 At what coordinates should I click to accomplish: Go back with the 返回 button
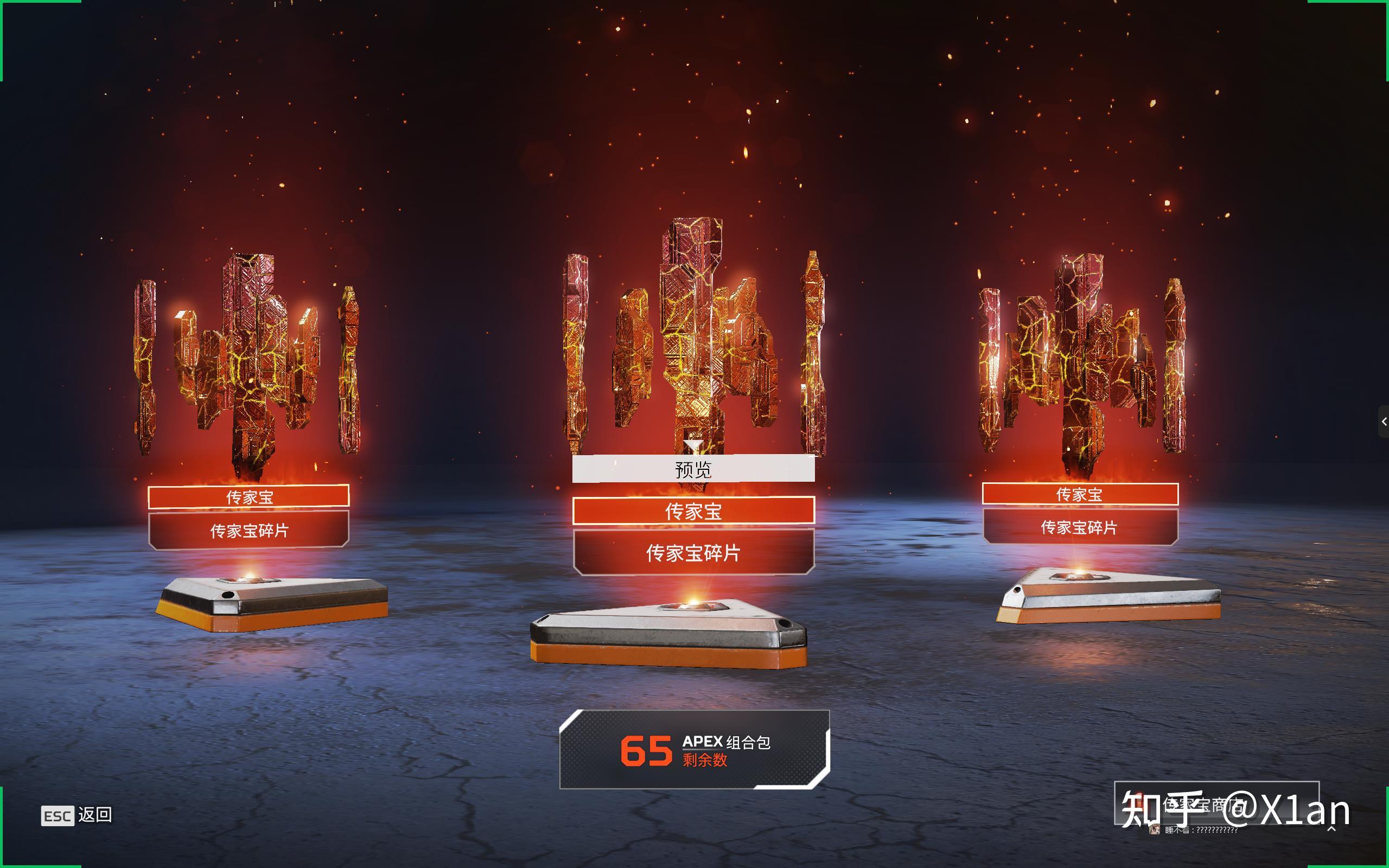77,815
